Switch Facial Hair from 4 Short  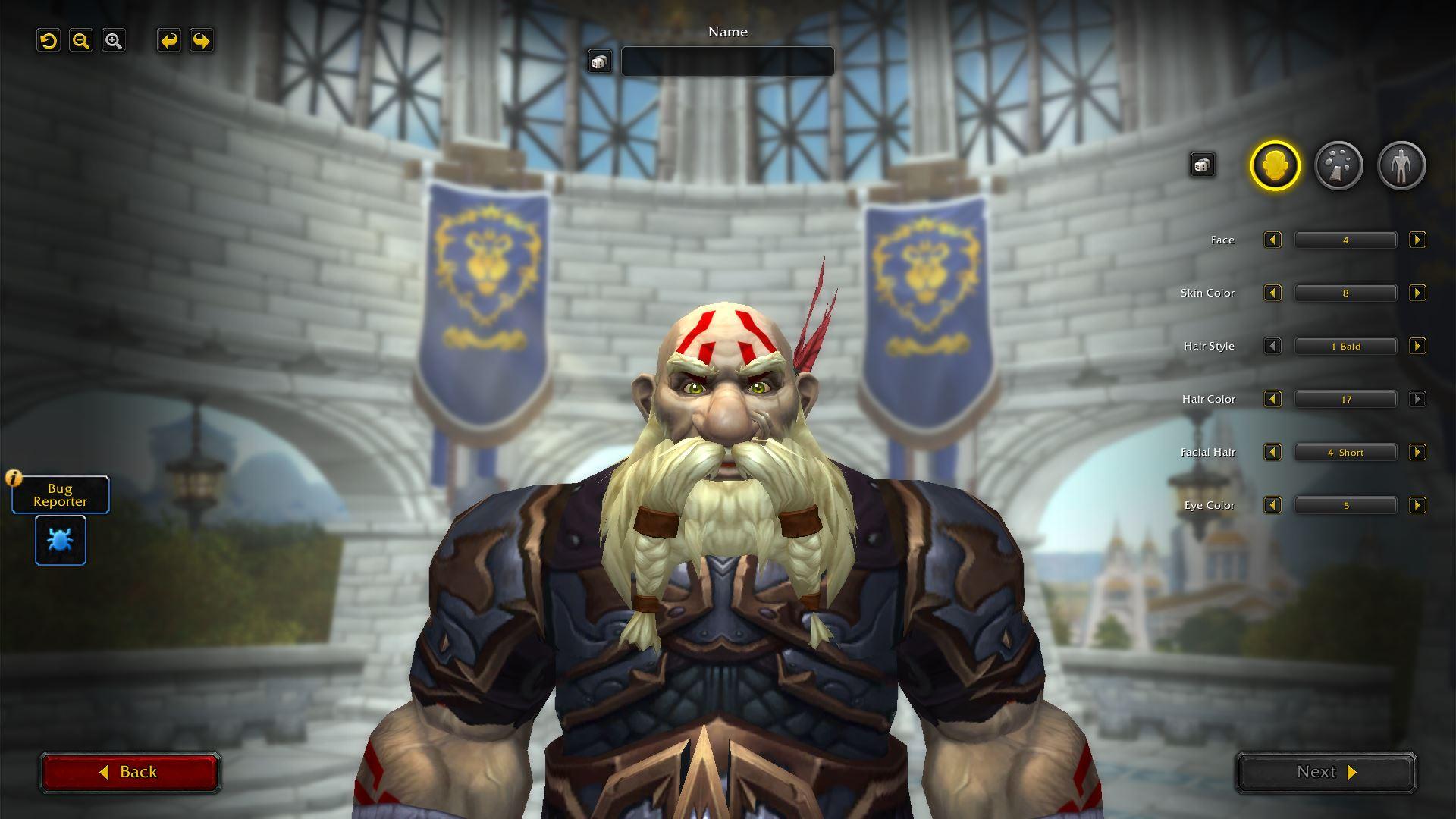[1417, 452]
